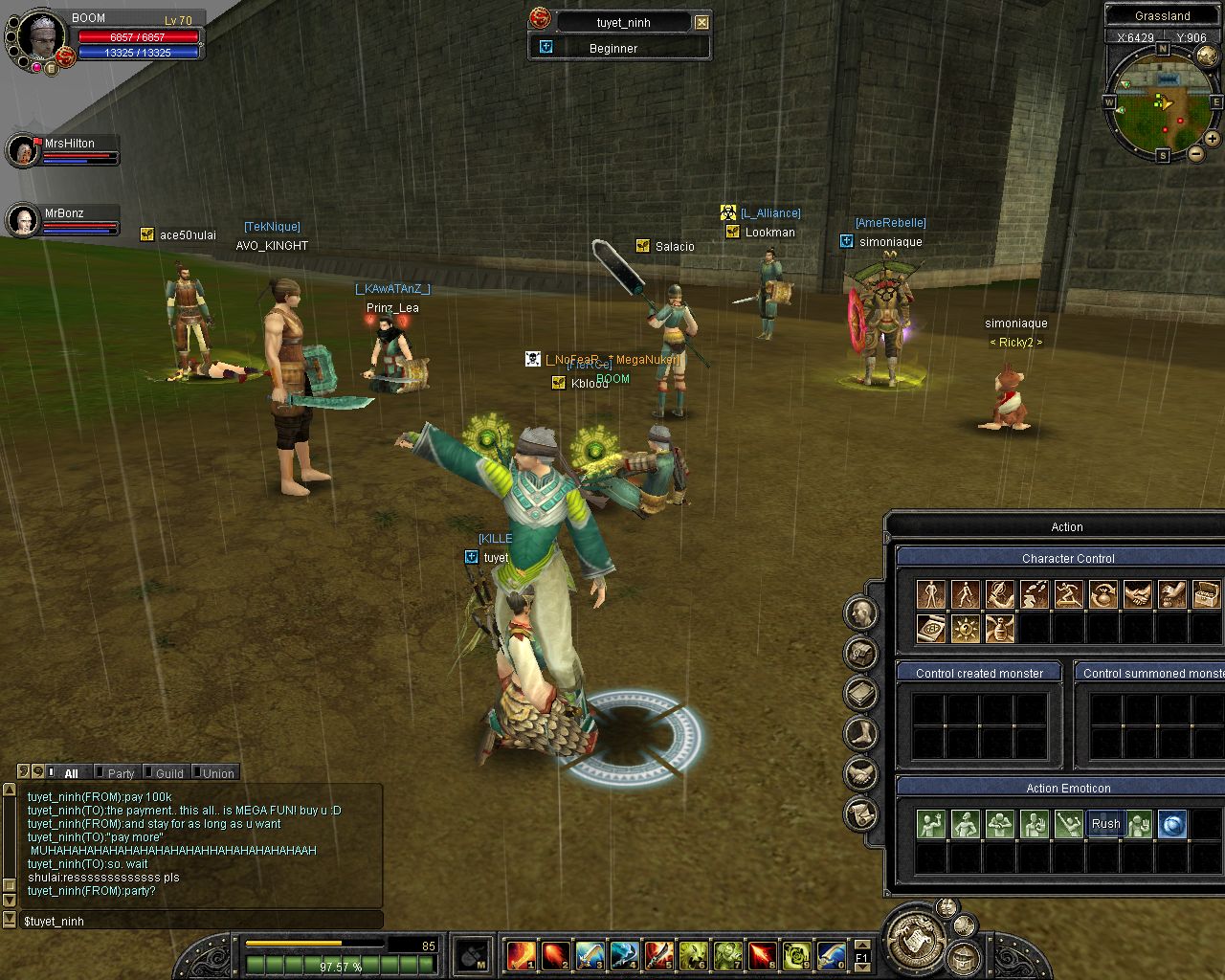Image resolution: width=1225 pixels, height=980 pixels.
Task: Show the All chat tab
Action: [68, 773]
